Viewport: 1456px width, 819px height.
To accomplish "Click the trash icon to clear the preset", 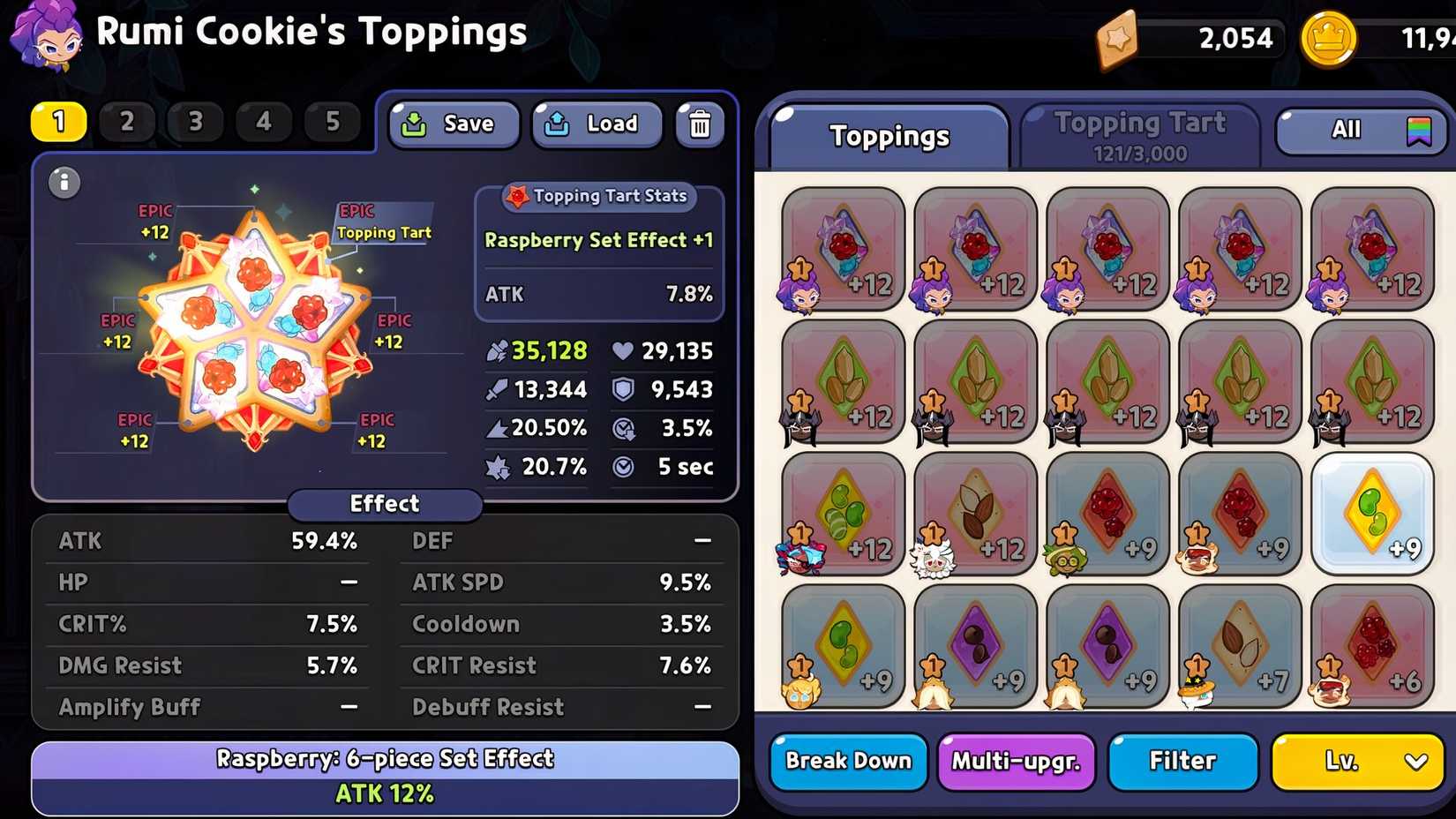I will [x=699, y=124].
